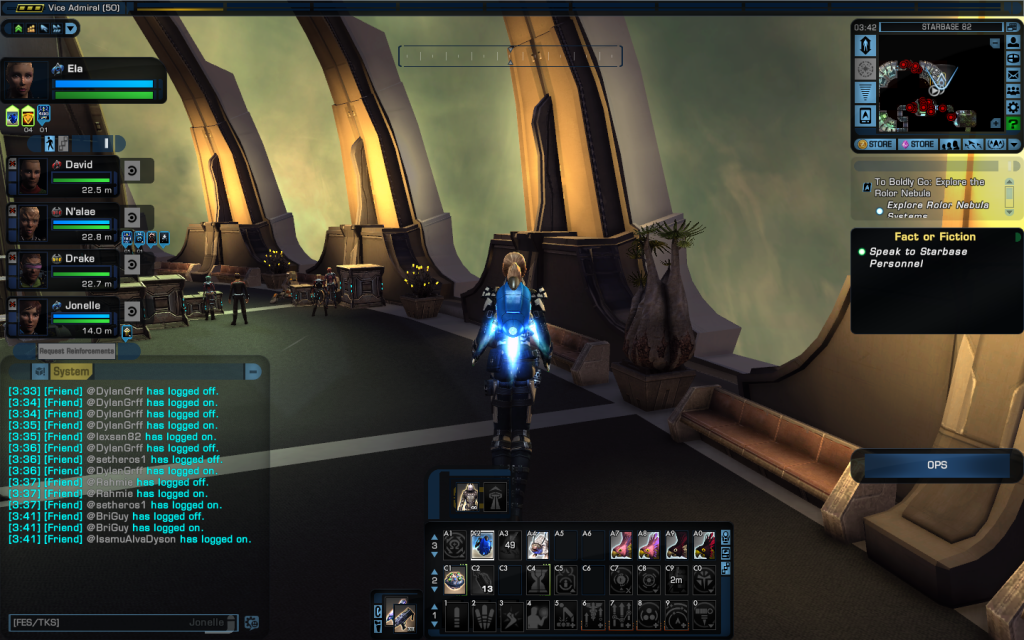Activate the hourglass ability in slot C4
Viewport: 1024px width, 640px height.
(538, 580)
